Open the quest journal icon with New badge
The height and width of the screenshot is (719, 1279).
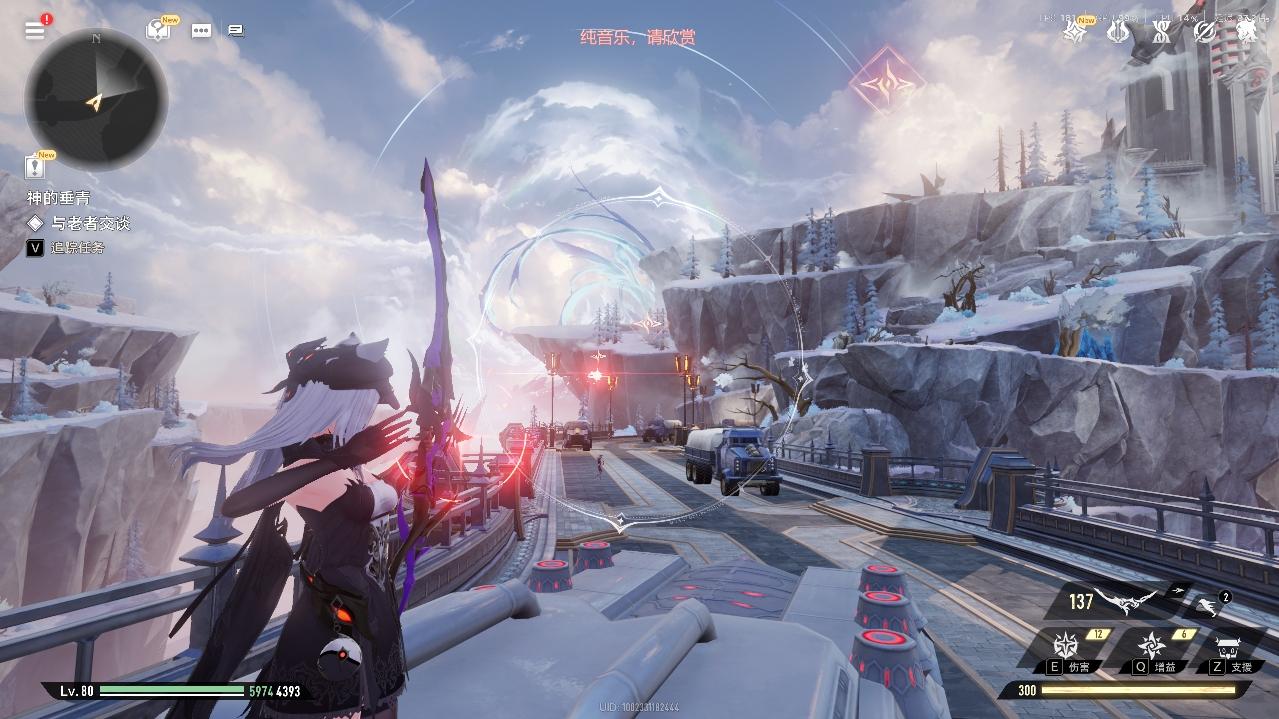coord(37,168)
